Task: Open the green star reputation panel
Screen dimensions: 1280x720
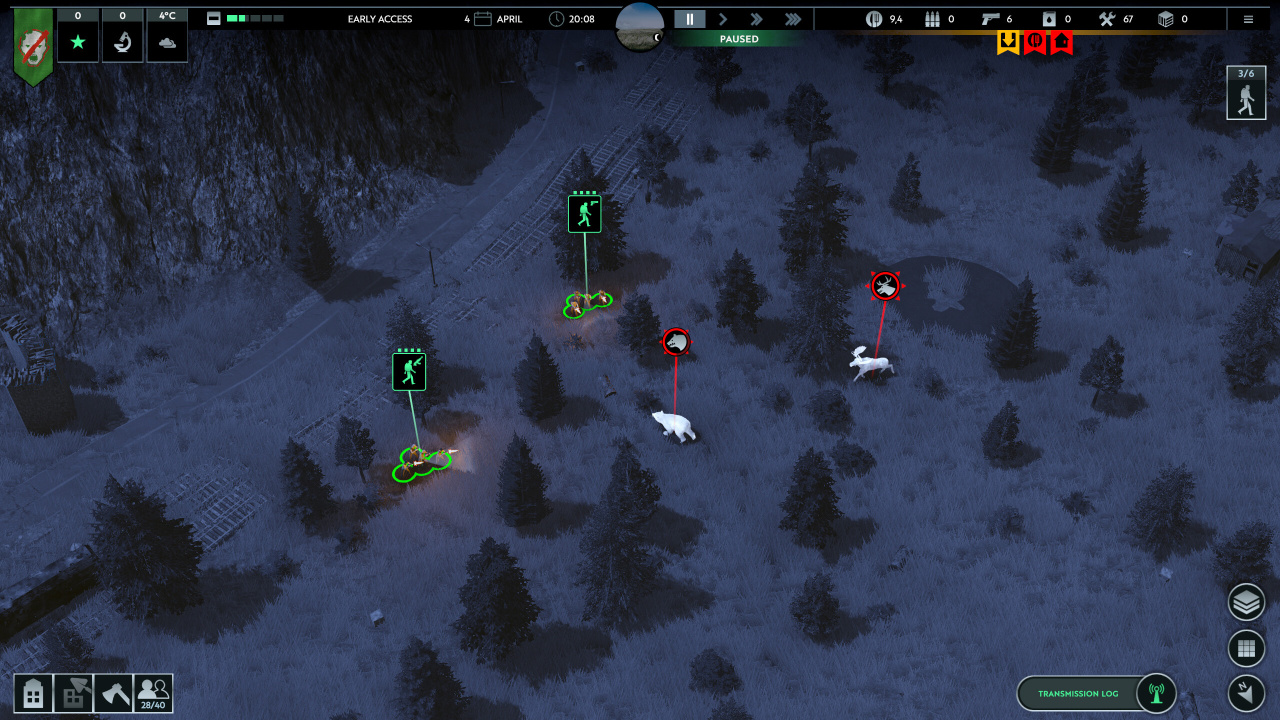Action: click(x=78, y=42)
